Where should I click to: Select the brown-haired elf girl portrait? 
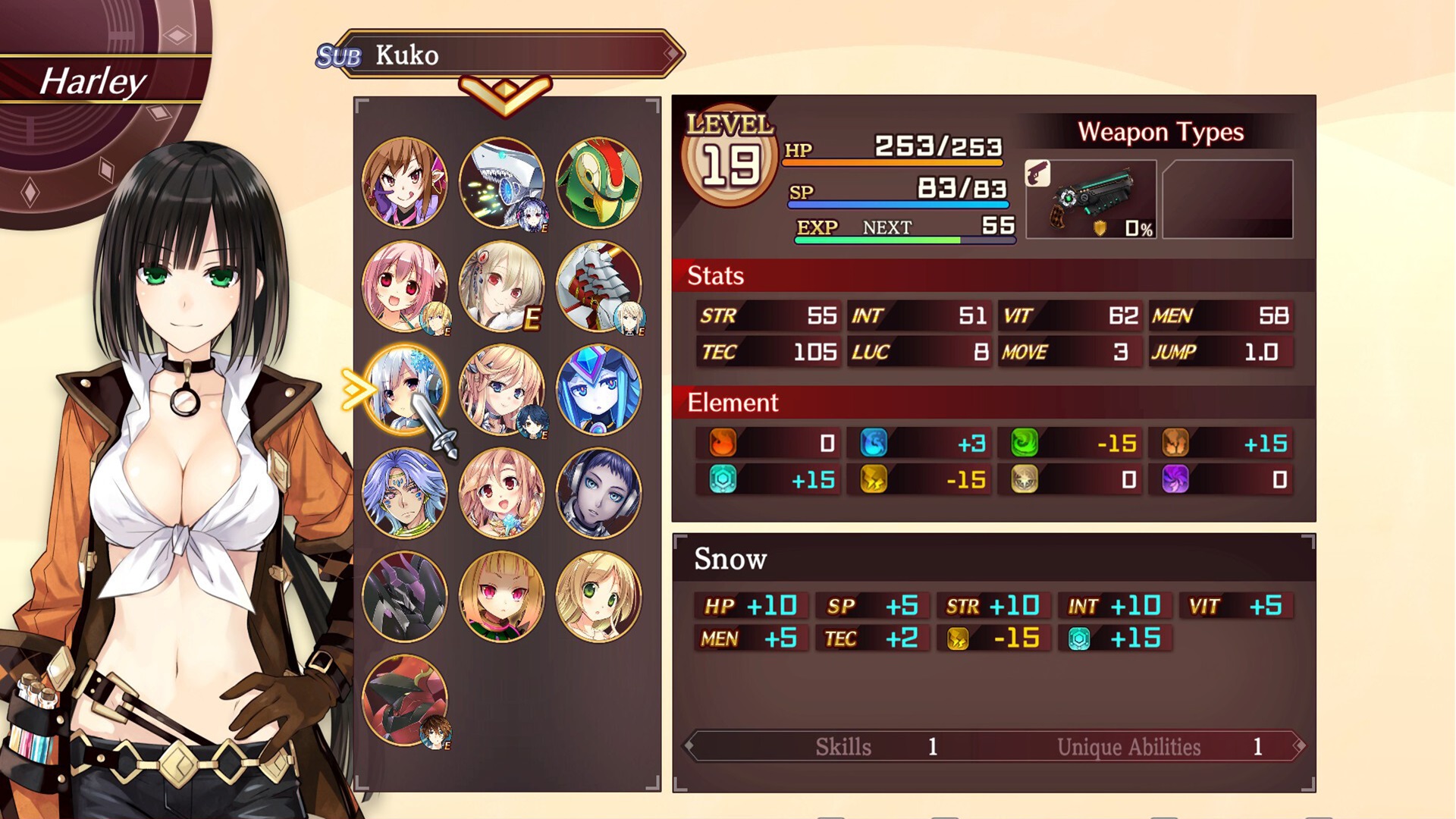[404, 183]
